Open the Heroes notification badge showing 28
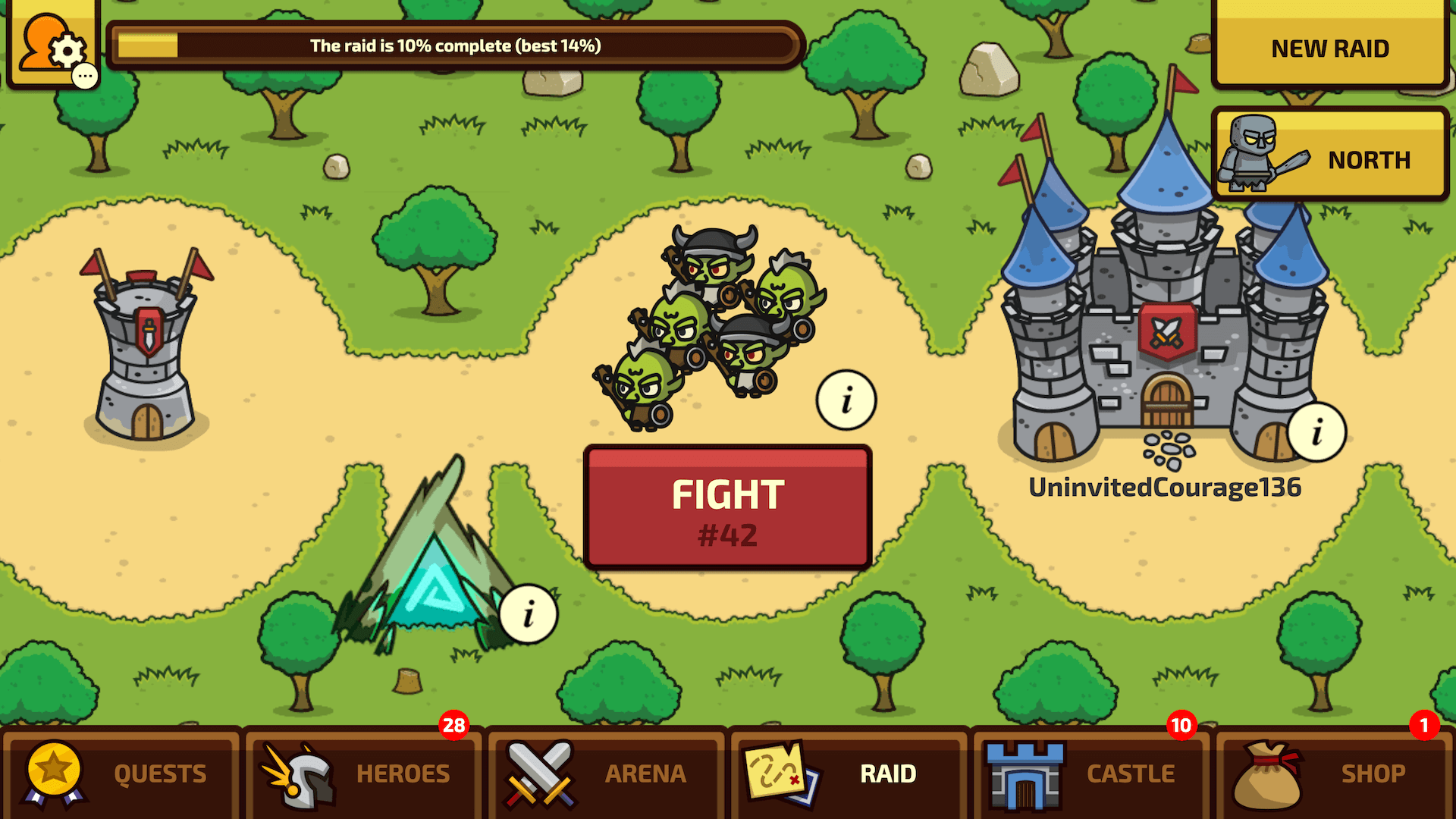The height and width of the screenshot is (819, 1456). coord(455,726)
